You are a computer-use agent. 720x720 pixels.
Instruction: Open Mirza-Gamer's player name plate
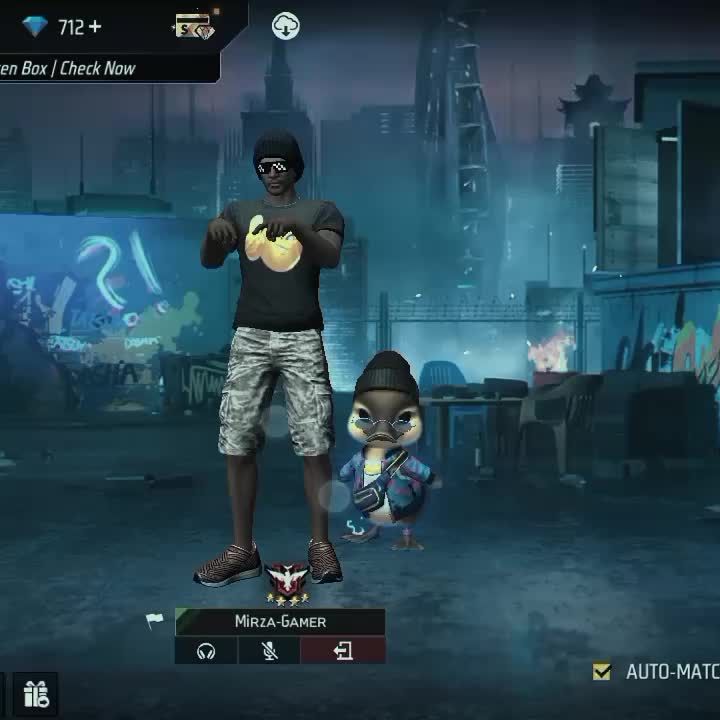tap(280, 621)
